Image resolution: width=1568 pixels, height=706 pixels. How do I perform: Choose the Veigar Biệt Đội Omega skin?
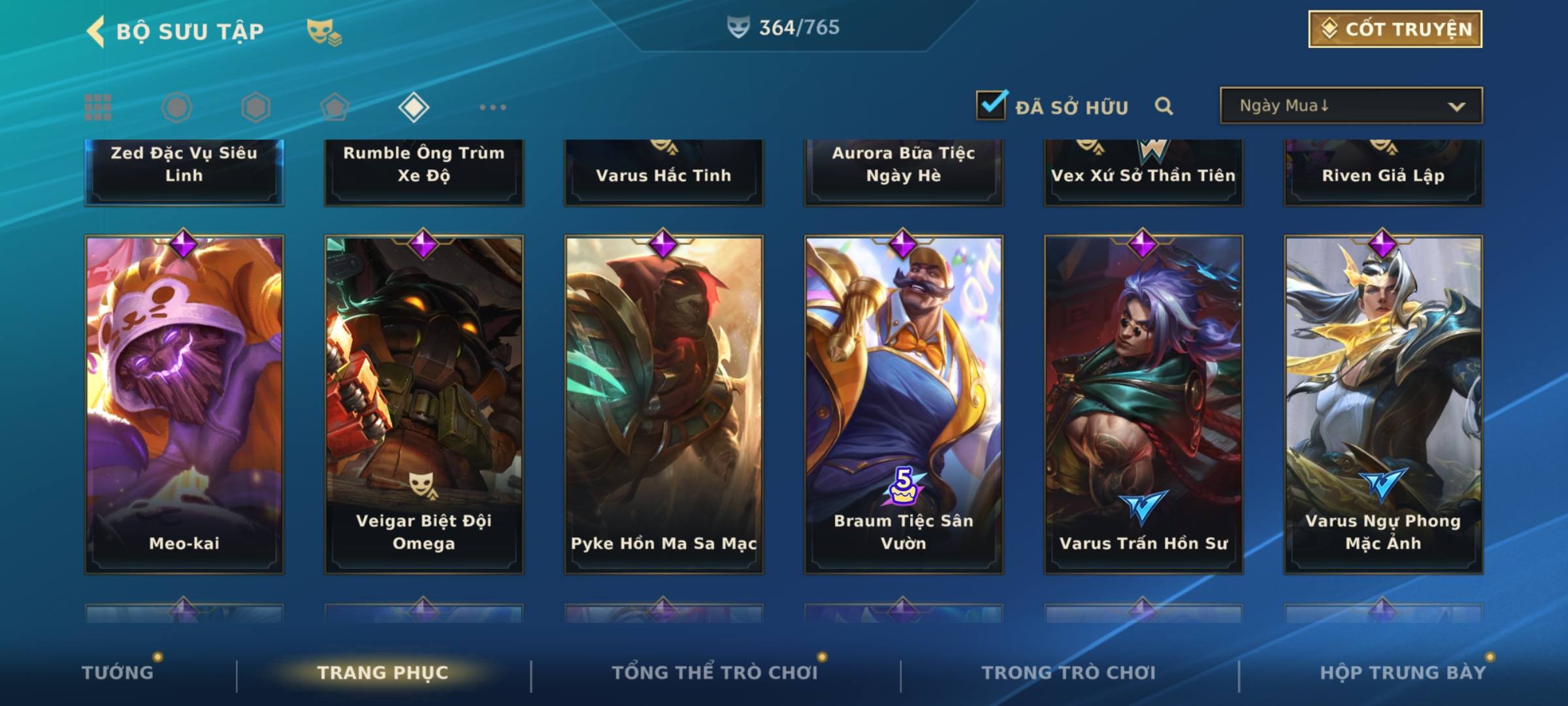424,404
